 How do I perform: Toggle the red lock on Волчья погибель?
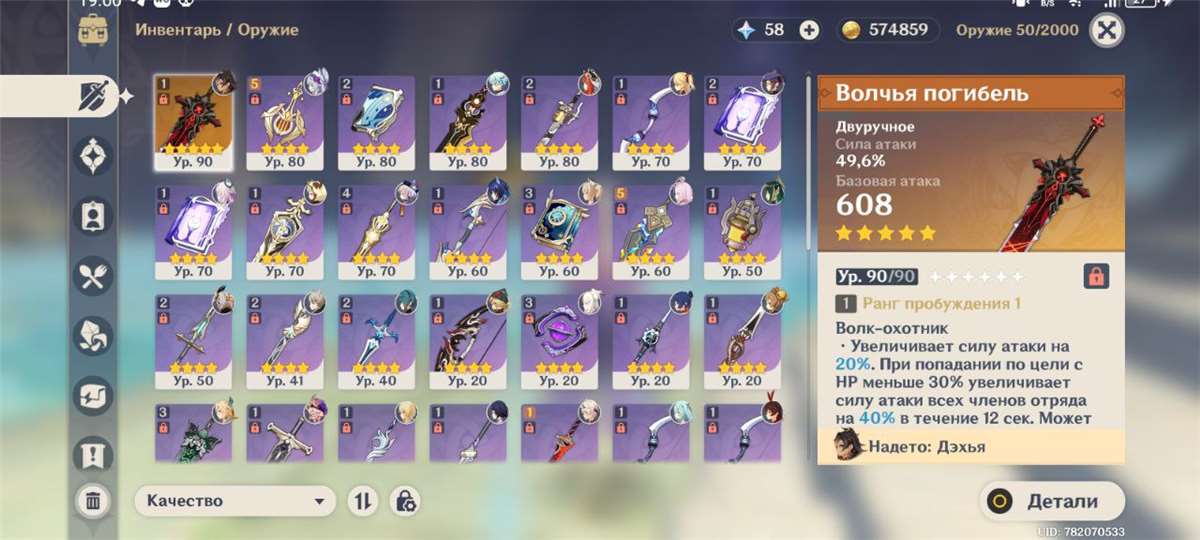(x=1096, y=276)
